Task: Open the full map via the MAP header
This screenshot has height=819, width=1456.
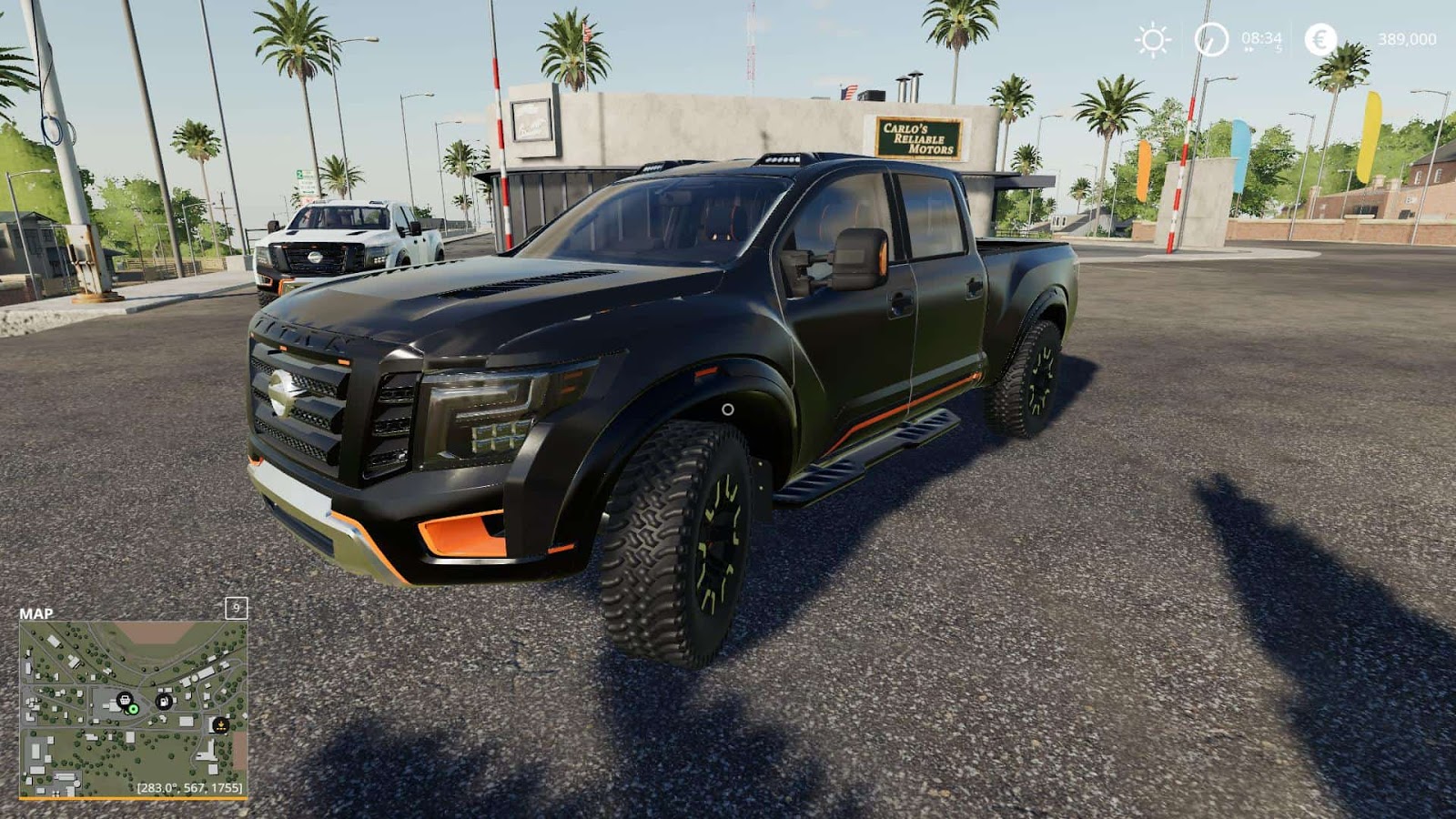Action: [x=36, y=613]
